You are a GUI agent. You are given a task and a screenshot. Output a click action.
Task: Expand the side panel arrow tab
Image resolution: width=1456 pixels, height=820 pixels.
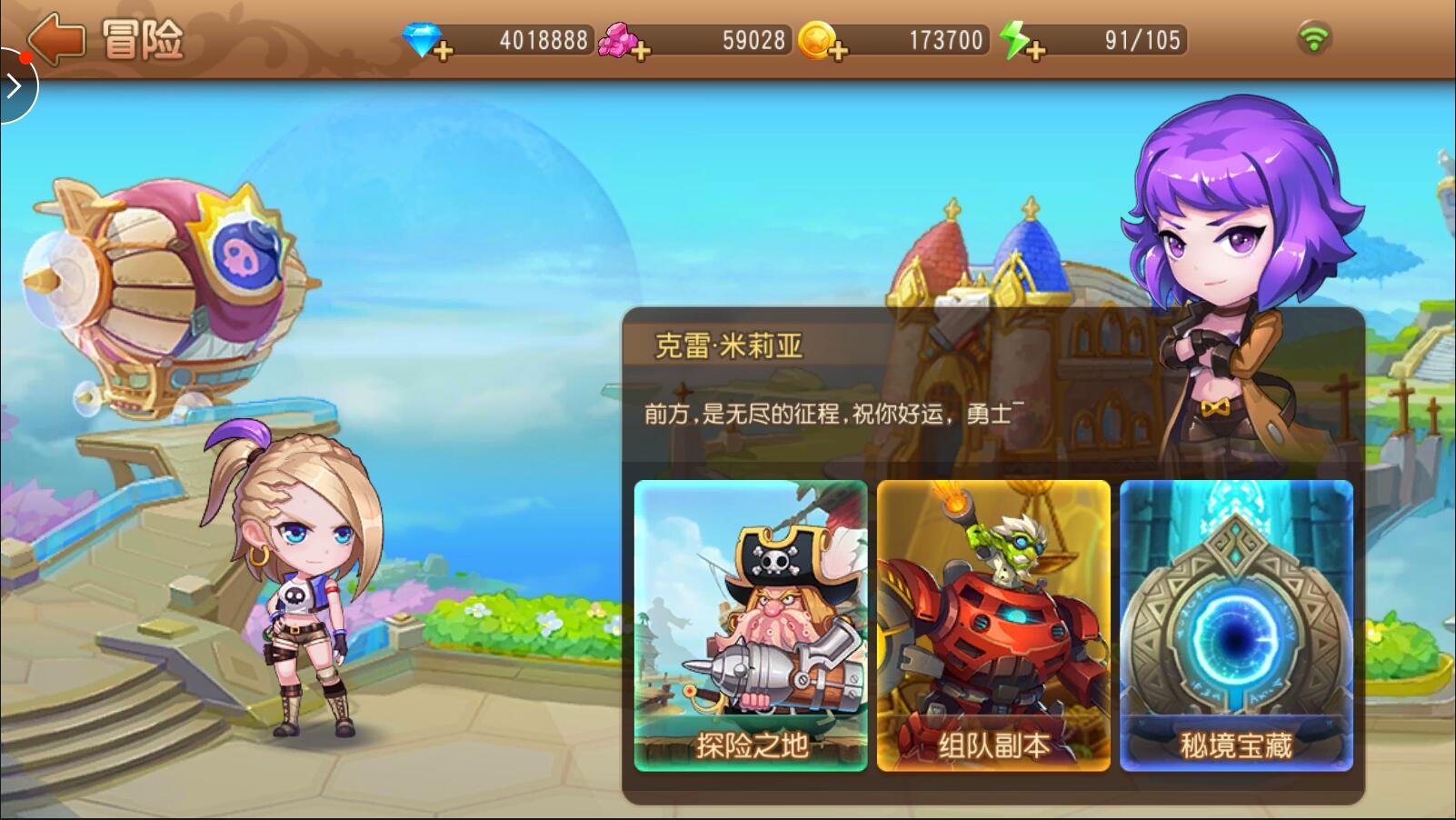click(15, 87)
